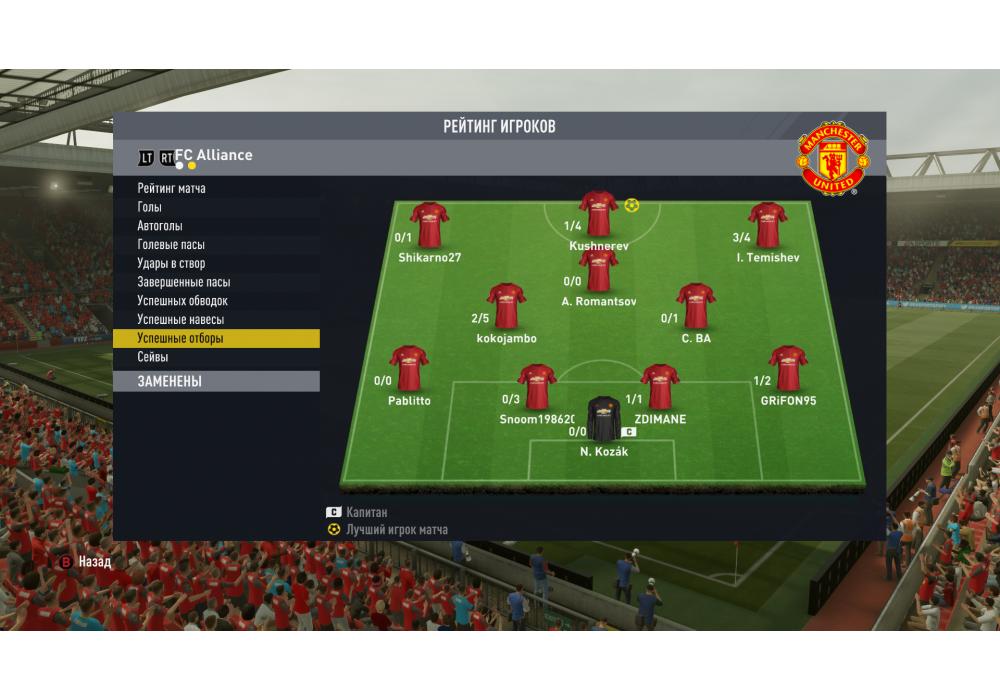Choose A. Romantsov on the formation
Screen dimensions: 1000x700
(598, 271)
